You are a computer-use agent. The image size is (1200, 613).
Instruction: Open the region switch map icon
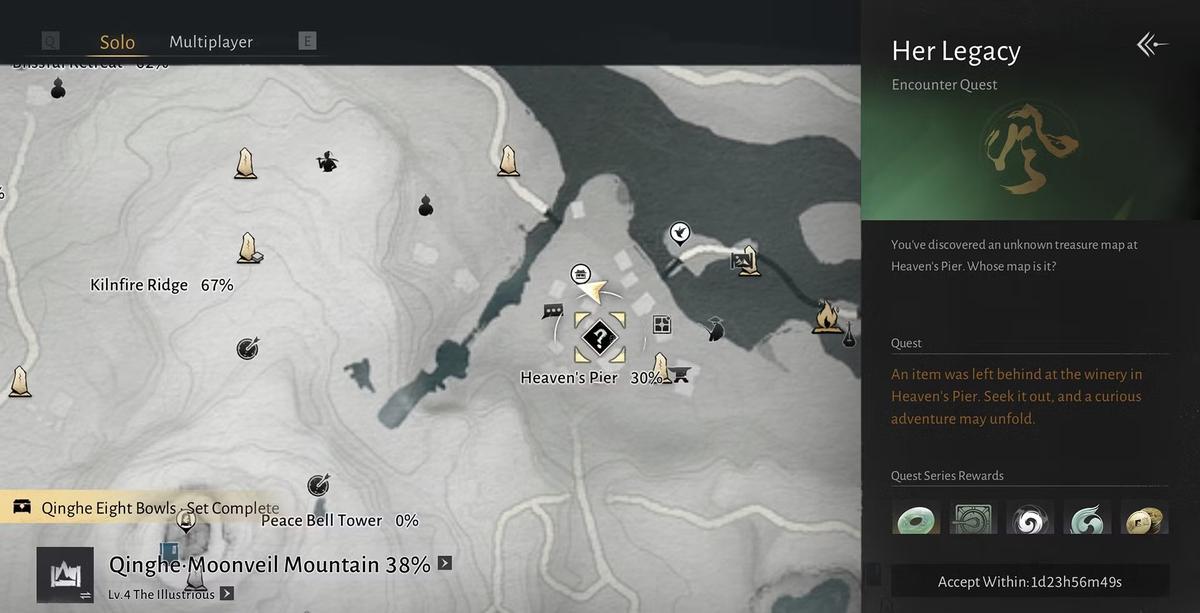(65, 575)
